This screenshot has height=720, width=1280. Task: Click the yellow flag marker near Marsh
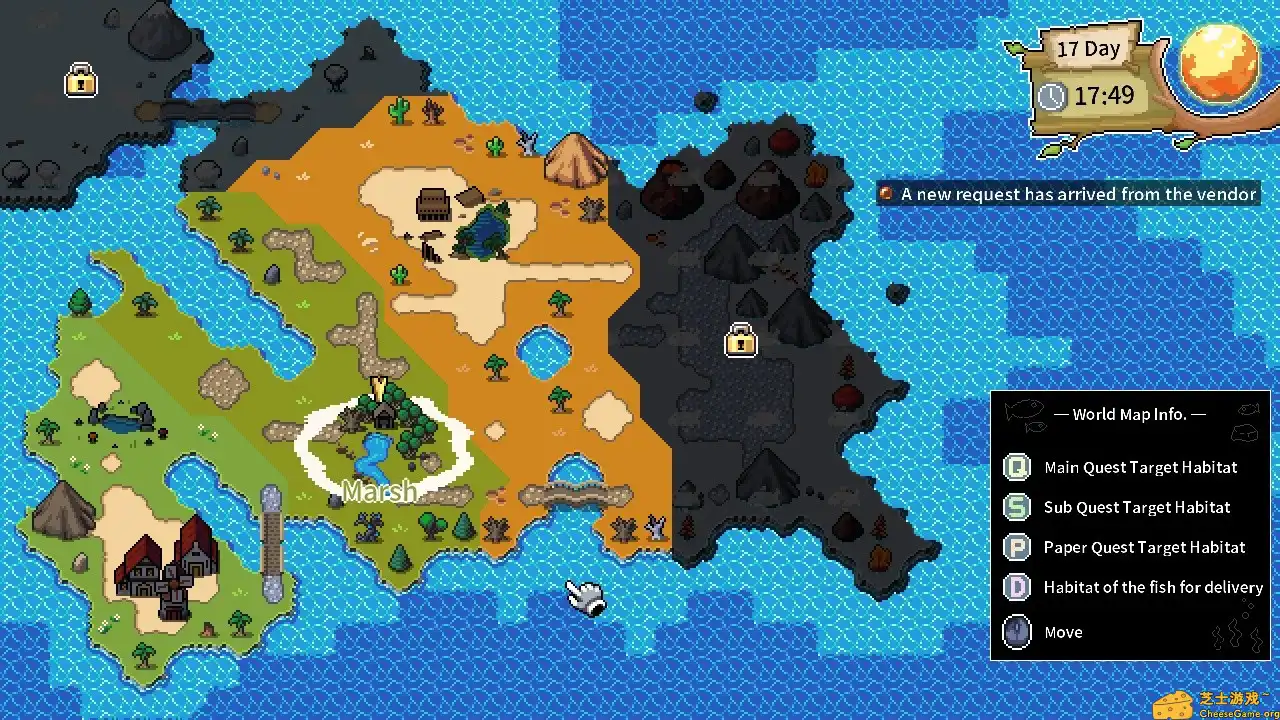point(378,385)
